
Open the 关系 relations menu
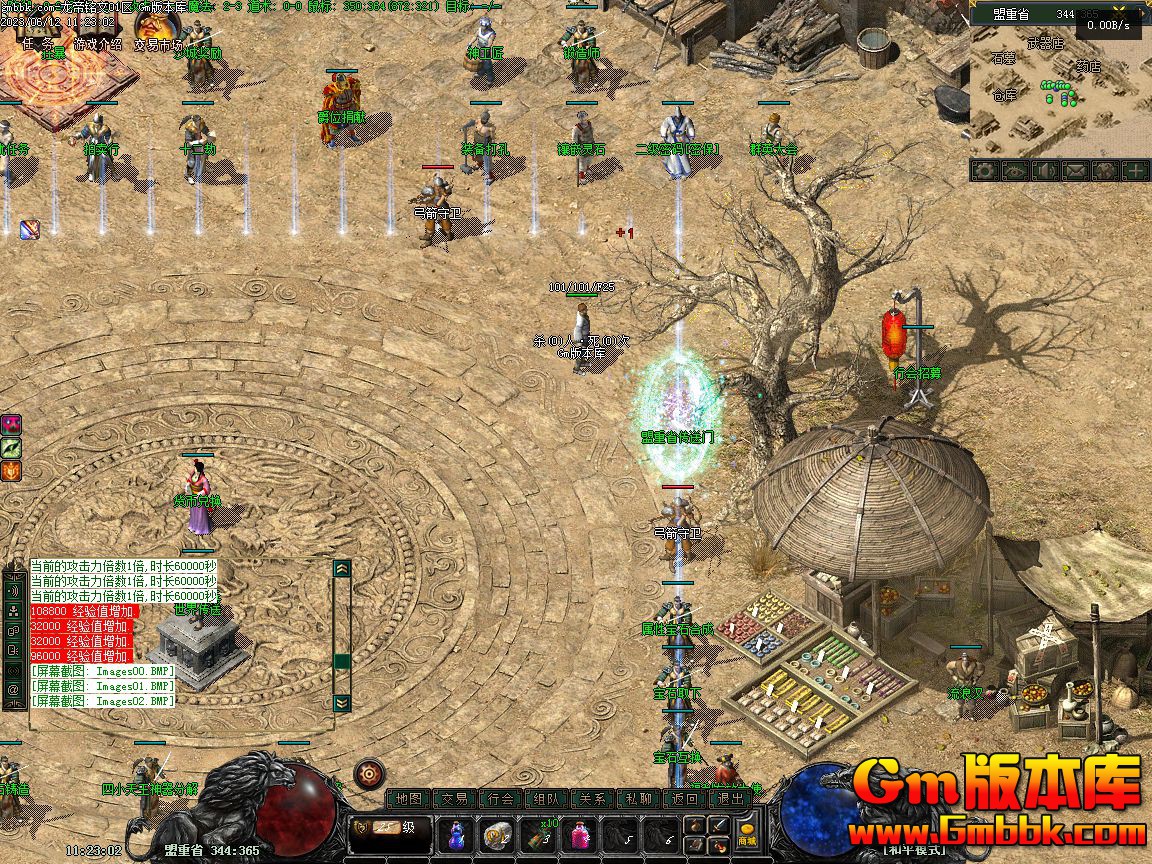click(593, 799)
